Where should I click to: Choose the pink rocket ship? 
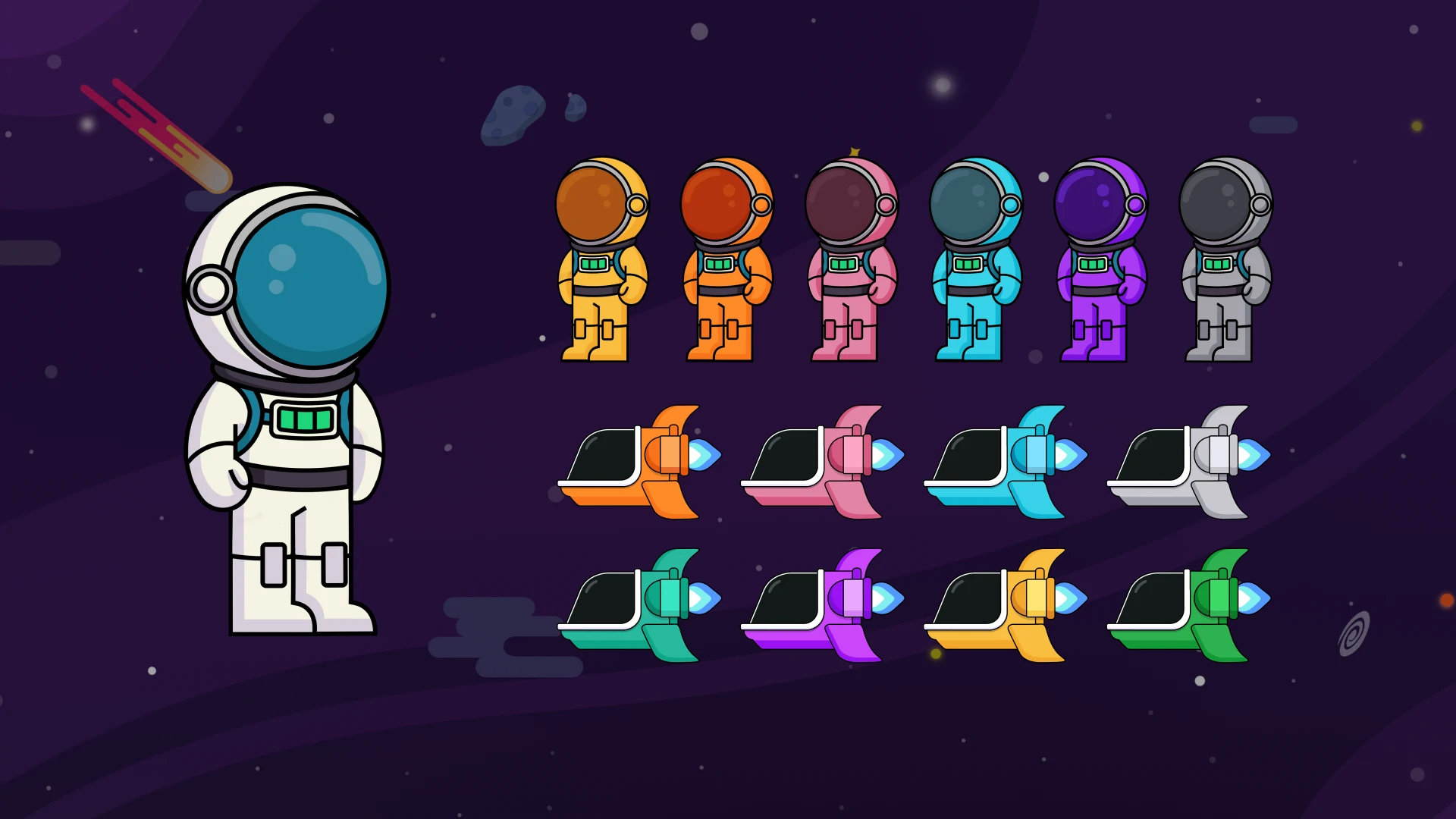click(822, 463)
